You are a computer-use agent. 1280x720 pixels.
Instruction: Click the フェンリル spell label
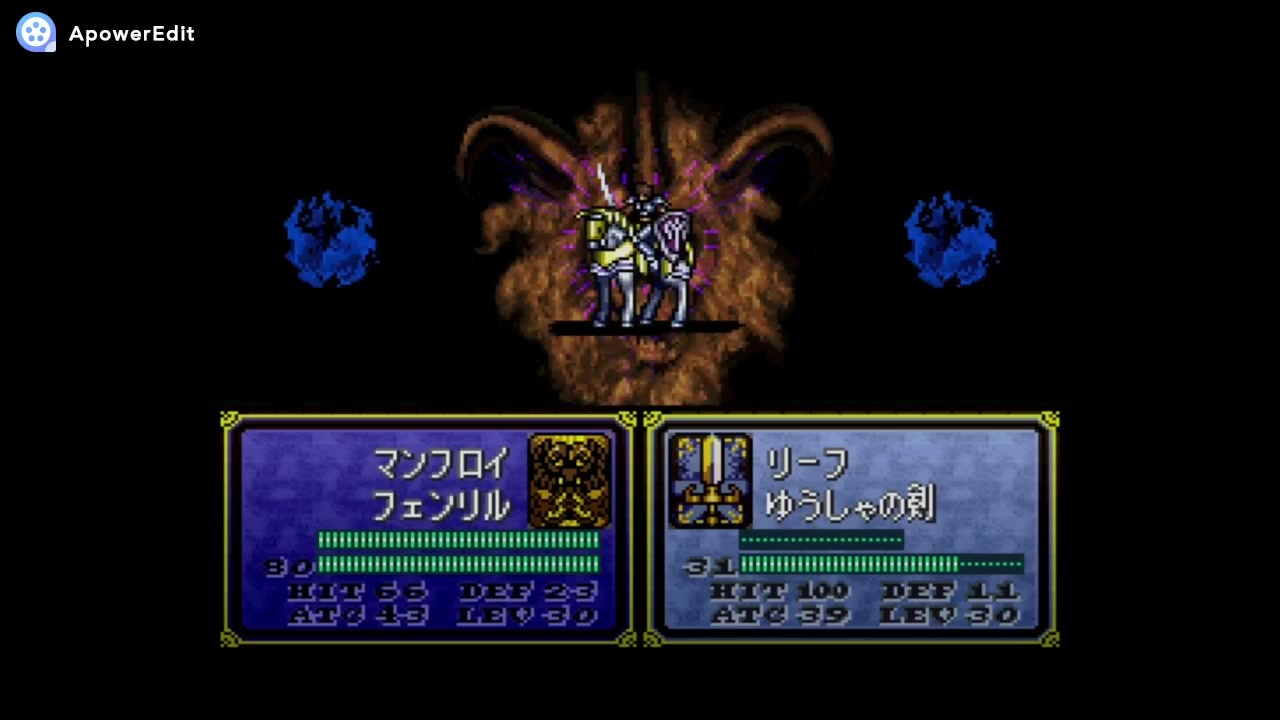pos(442,507)
